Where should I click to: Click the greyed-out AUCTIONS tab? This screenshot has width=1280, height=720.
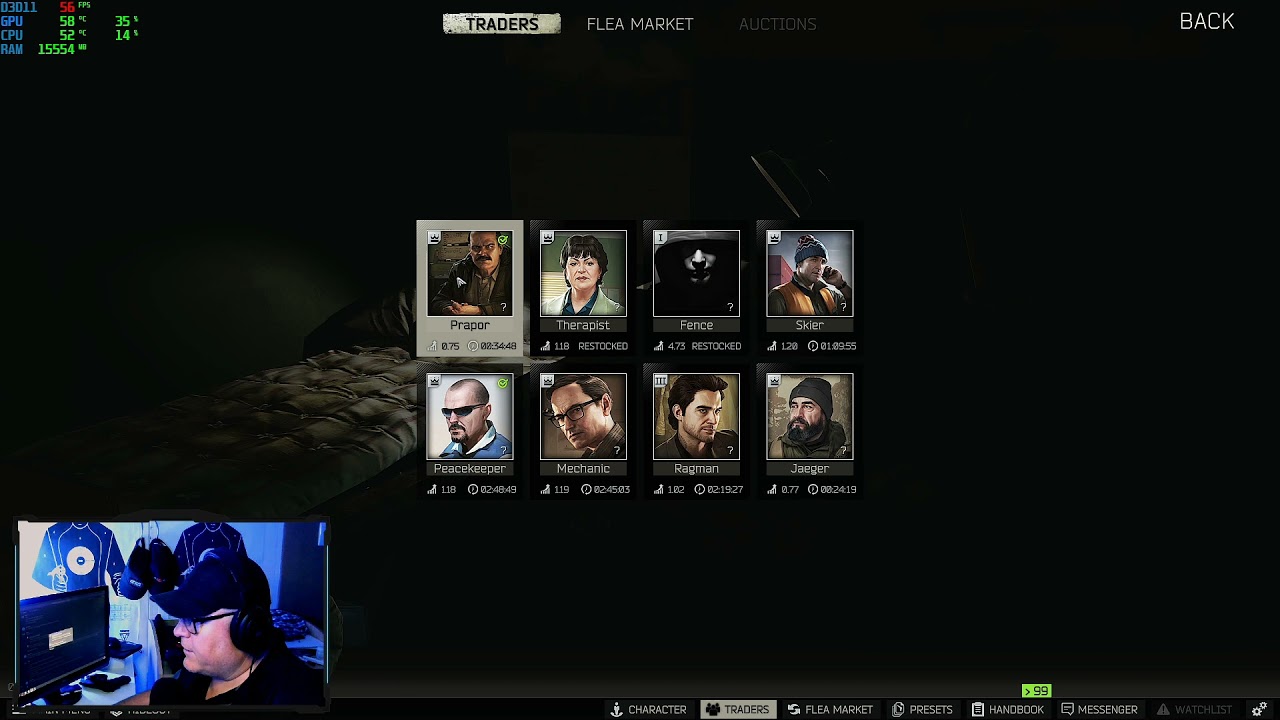(x=778, y=23)
